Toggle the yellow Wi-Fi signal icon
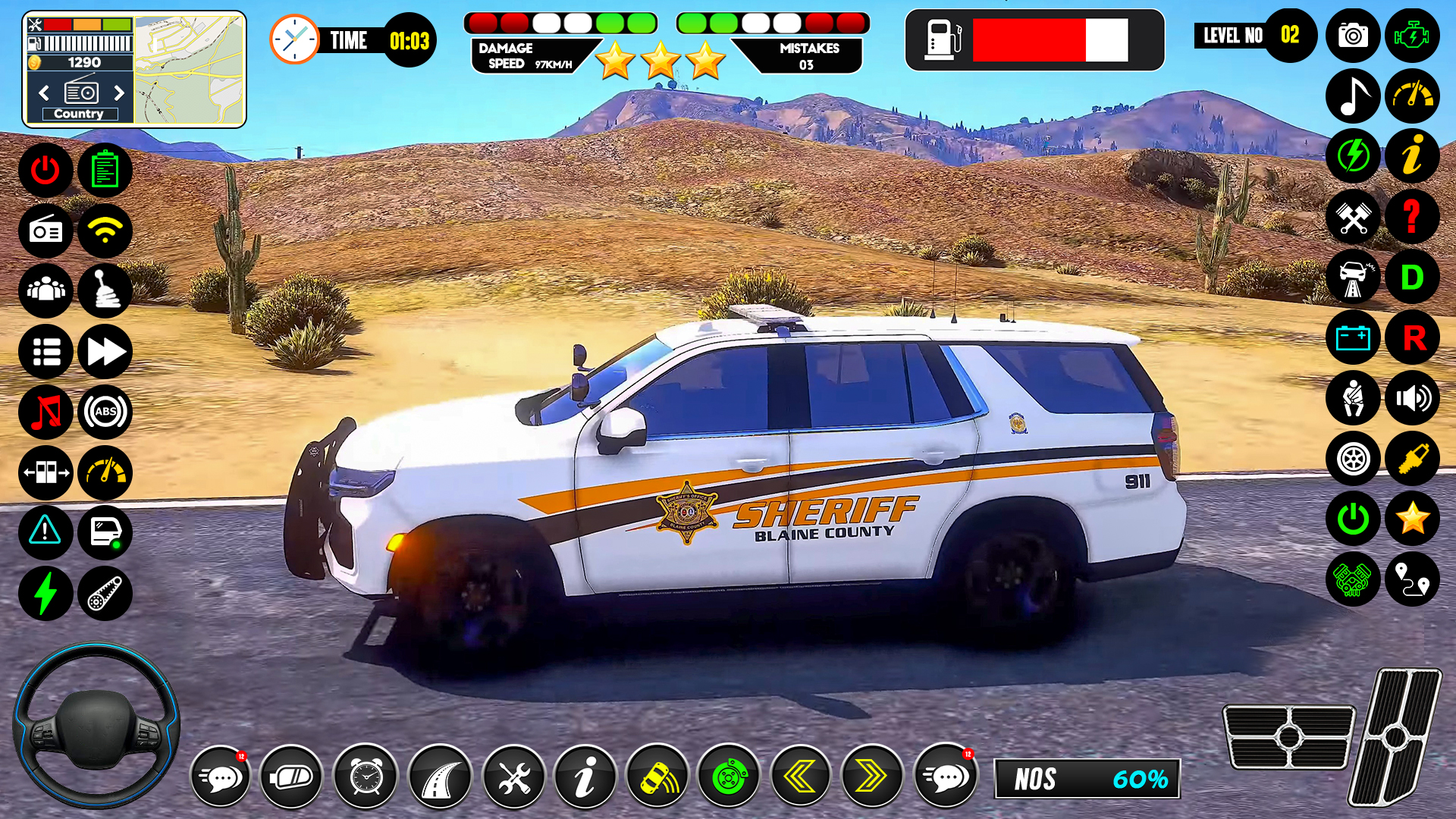The width and height of the screenshot is (1456, 819). pyautogui.click(x=105, y=231)
